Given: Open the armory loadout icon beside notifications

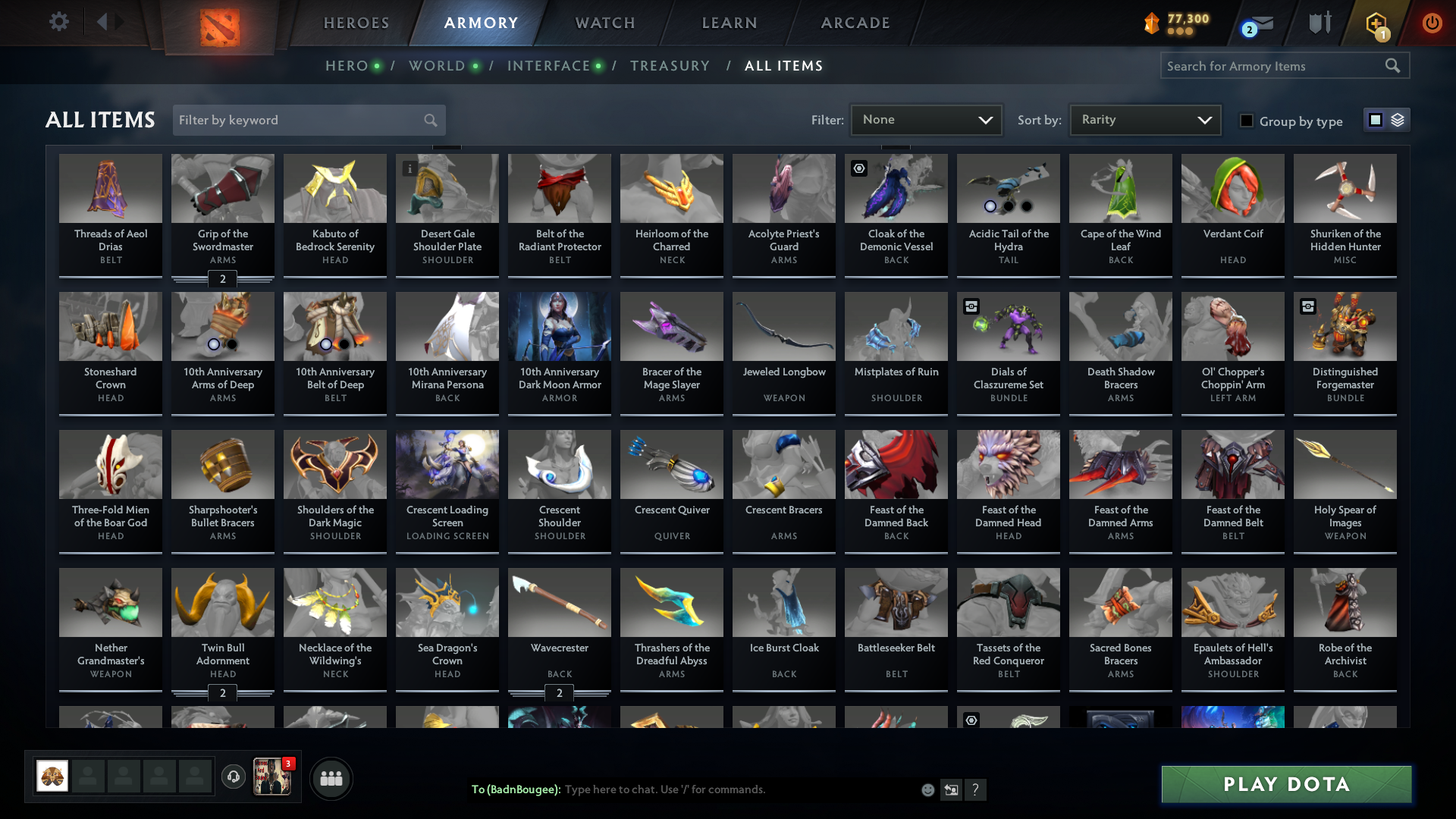Looking at the screenshot, I should click(1319, 22).
